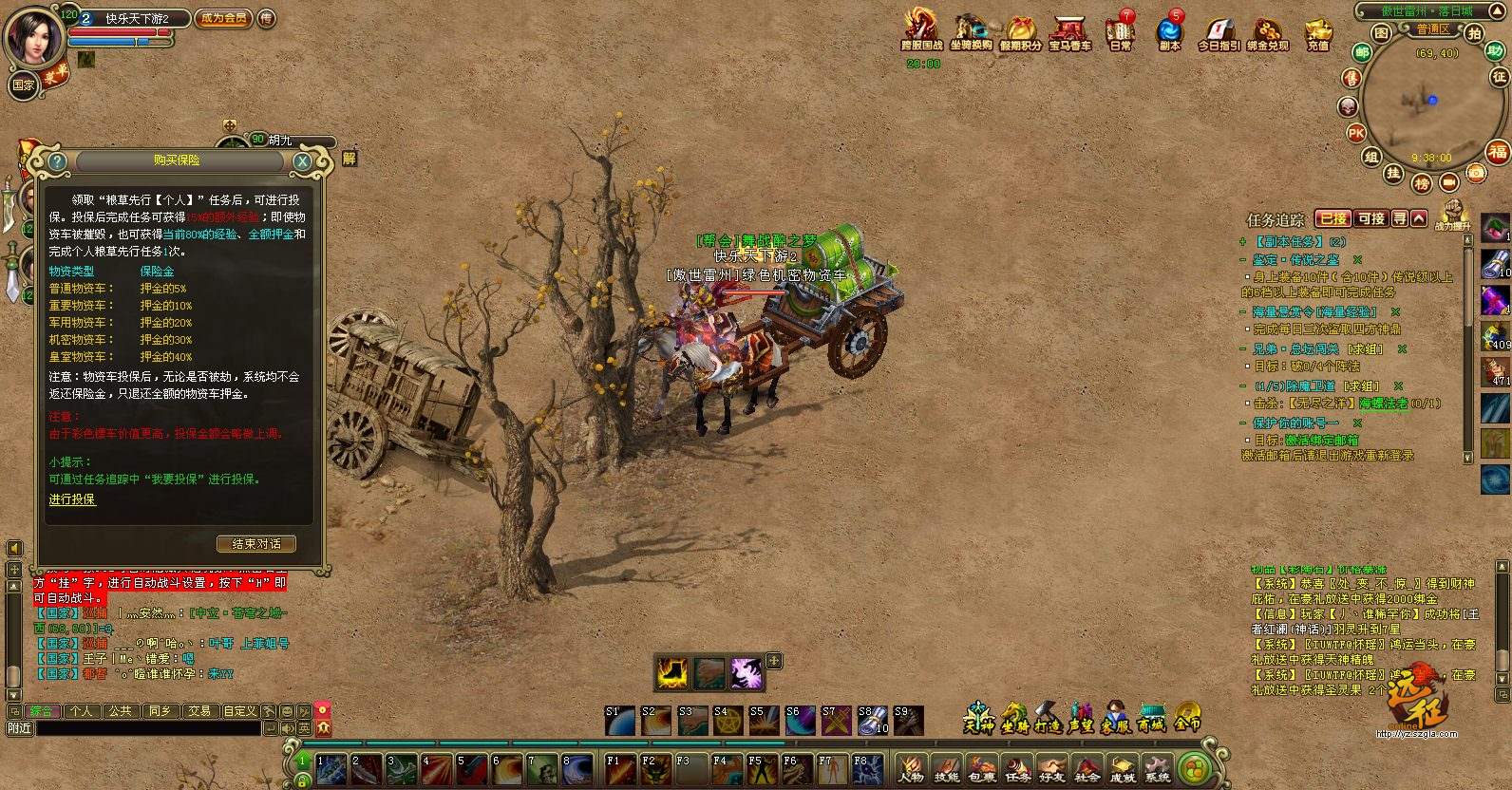
Task: Click the 今日指引 daily guide icon
Action: pyautogui.click(x=1219, y=31)
